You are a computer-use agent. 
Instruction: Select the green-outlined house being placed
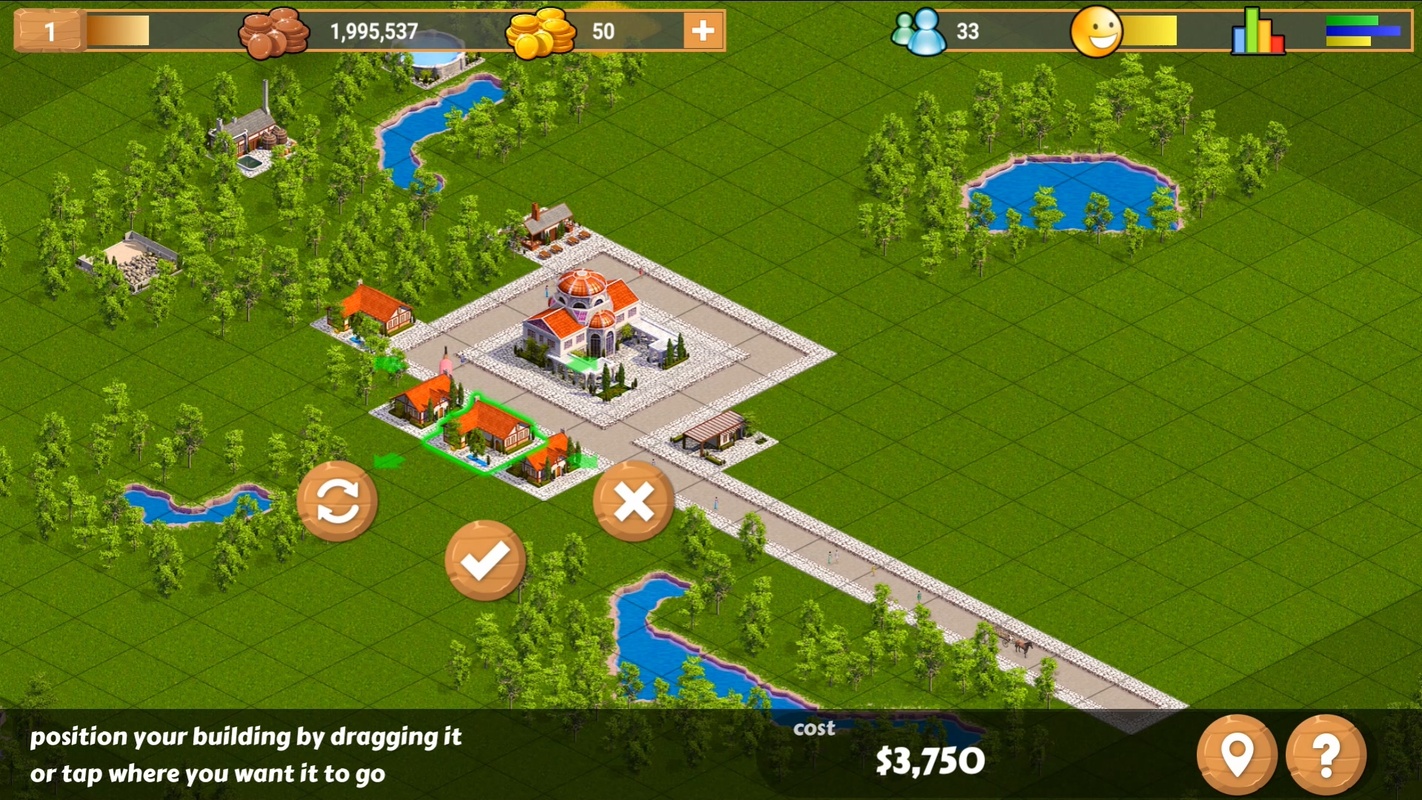(x=487, y=432)
